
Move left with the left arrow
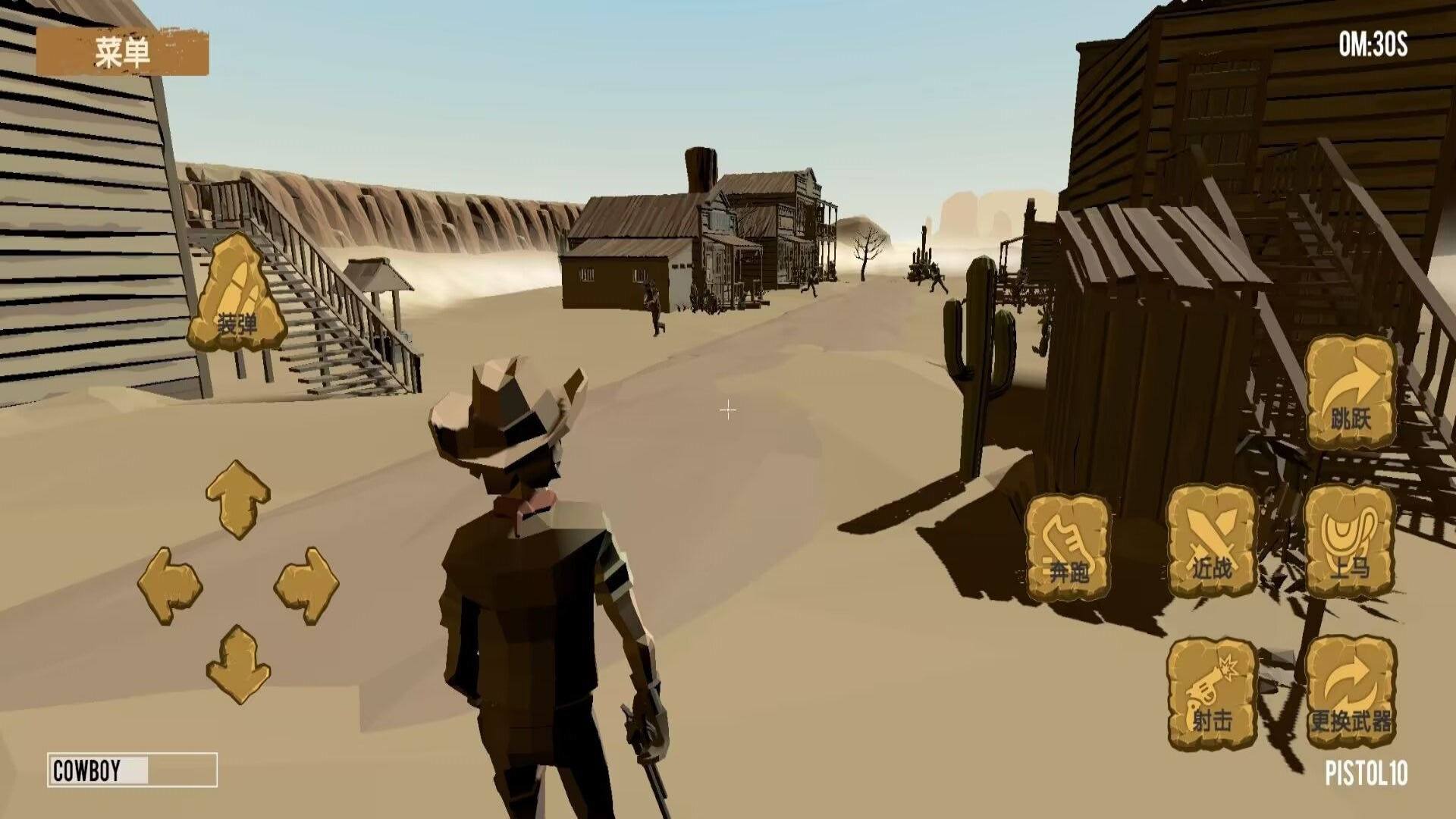point(170,586)
